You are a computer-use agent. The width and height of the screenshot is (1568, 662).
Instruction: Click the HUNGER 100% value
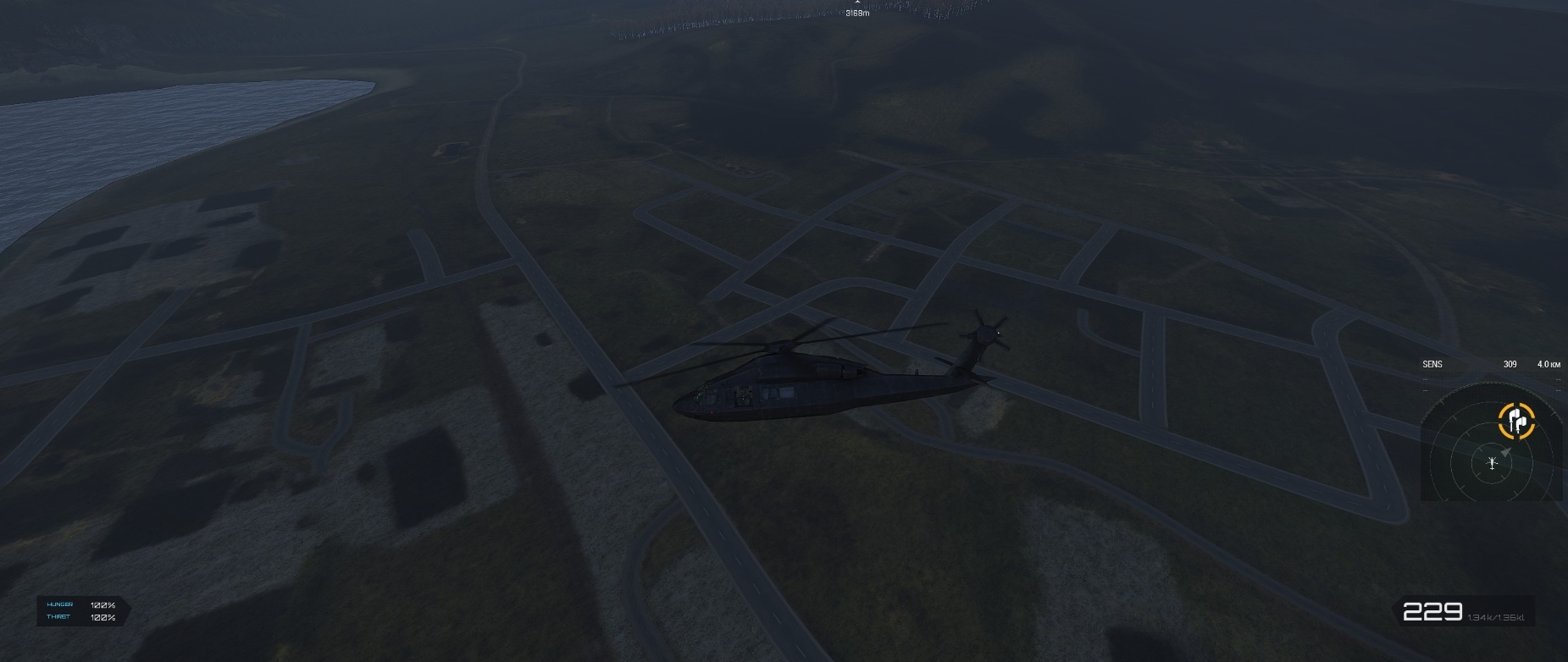102,604
